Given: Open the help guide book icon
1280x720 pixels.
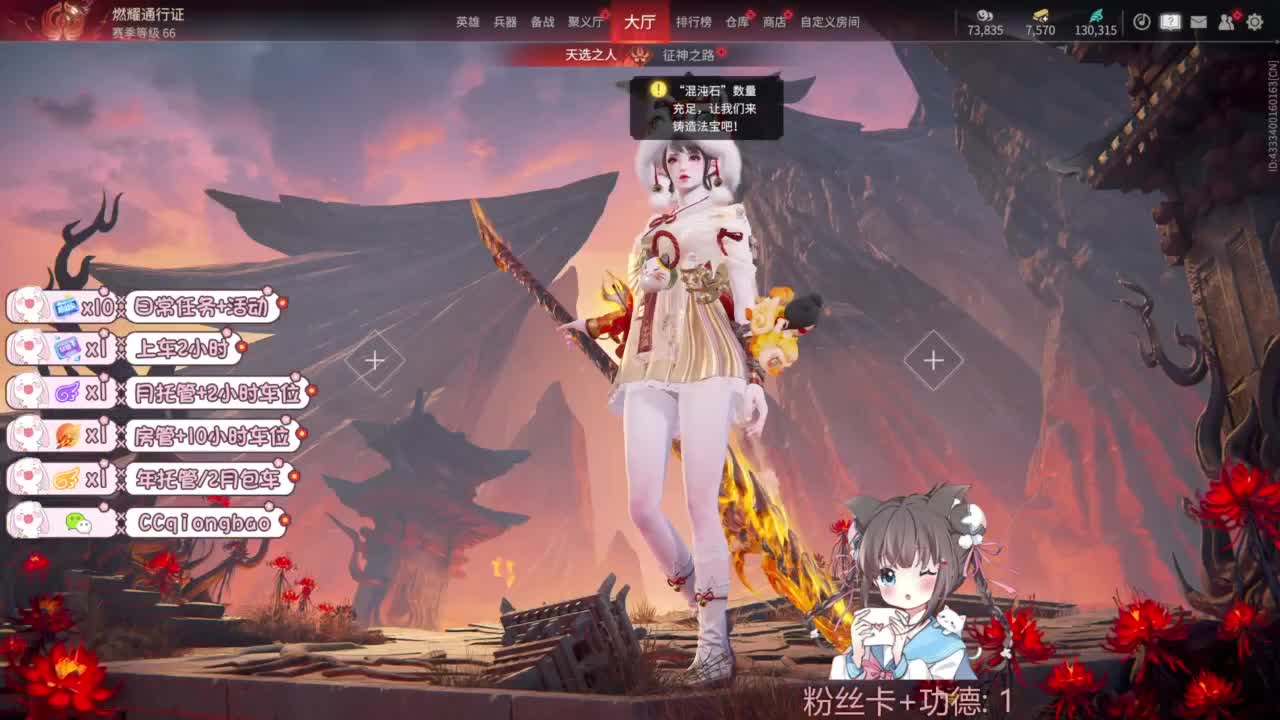Looking at the screenshot, I should [x=1170, y=23].
